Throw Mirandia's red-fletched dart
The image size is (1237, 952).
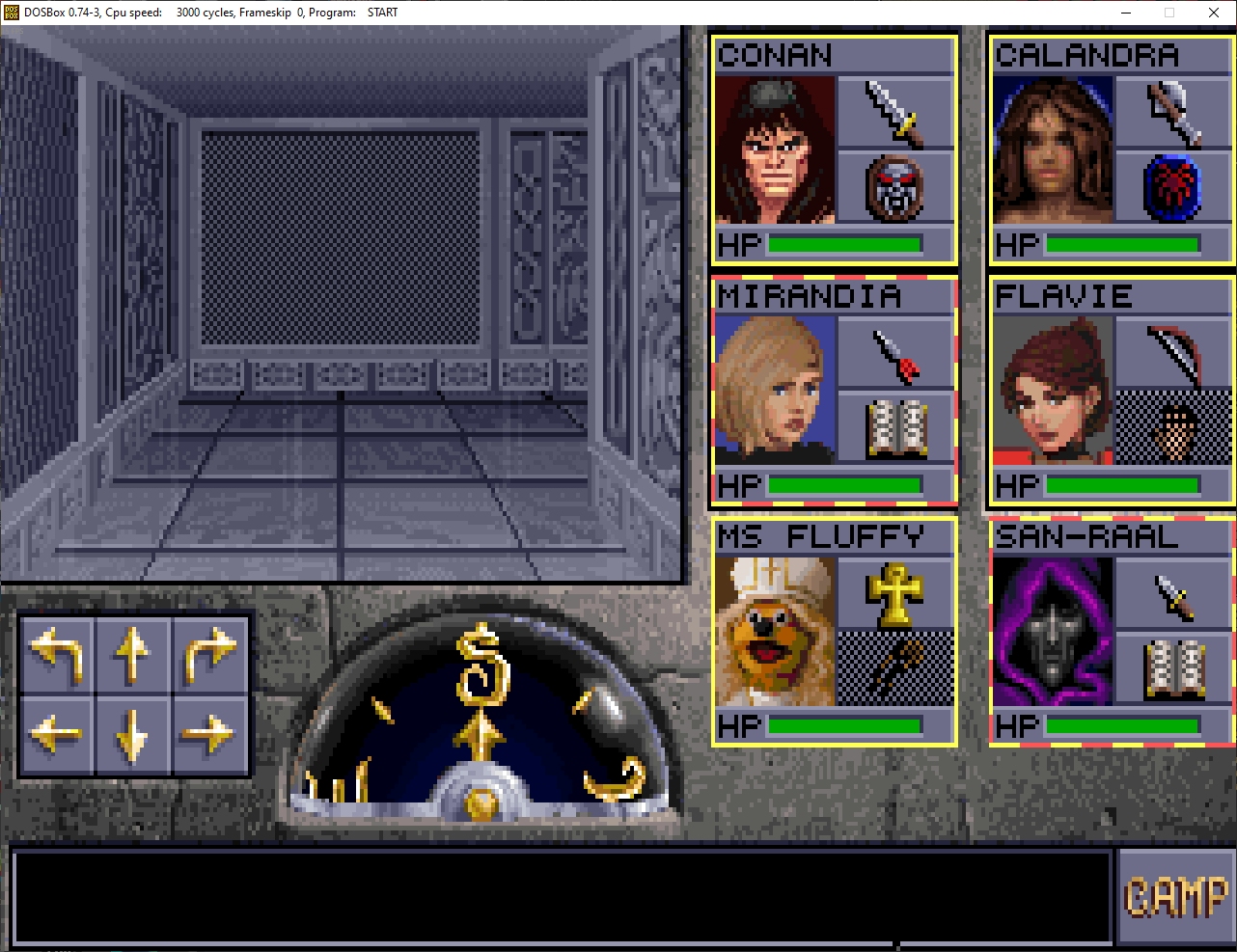[894, 353]
